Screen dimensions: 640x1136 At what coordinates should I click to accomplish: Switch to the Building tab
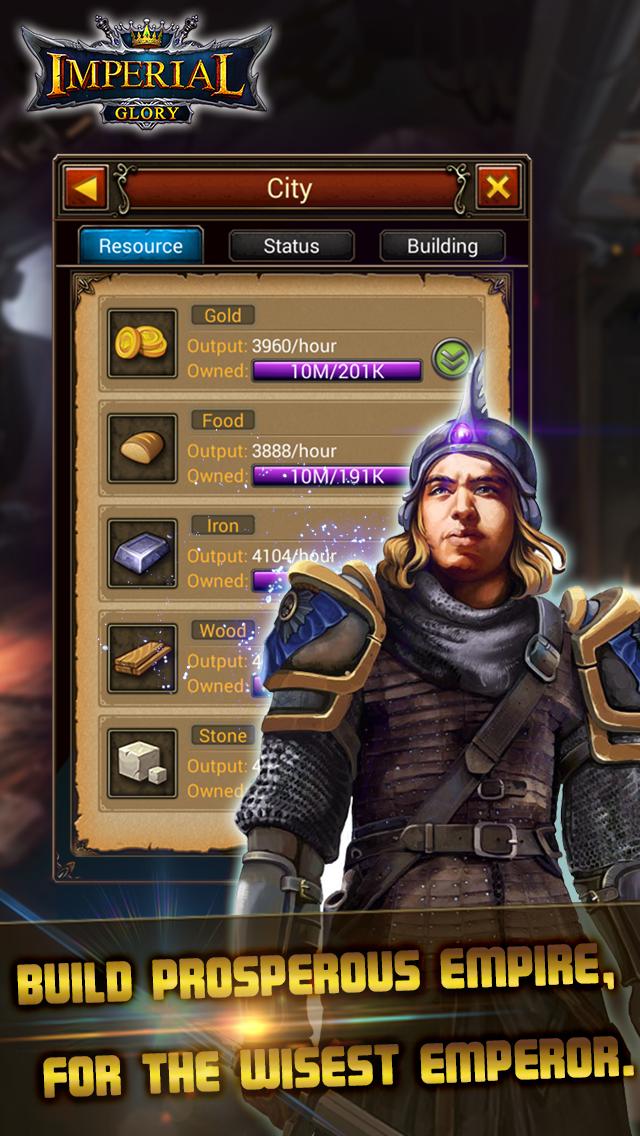tap(442, 246)
